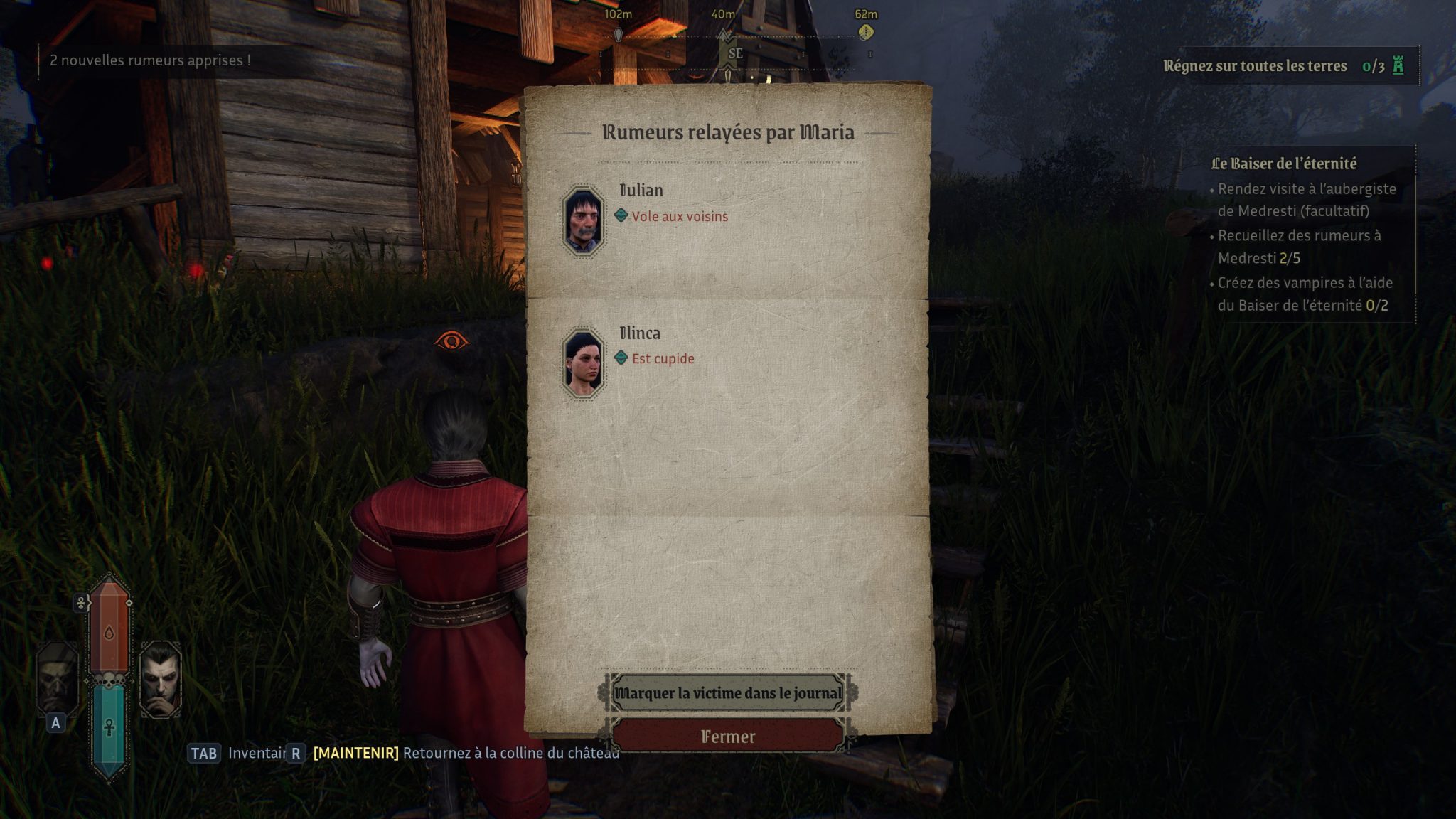Open the Le Baiser de l'éternité quest tracker
This screenshot has height=819, width=1456.
click(x=1284, y=164)
